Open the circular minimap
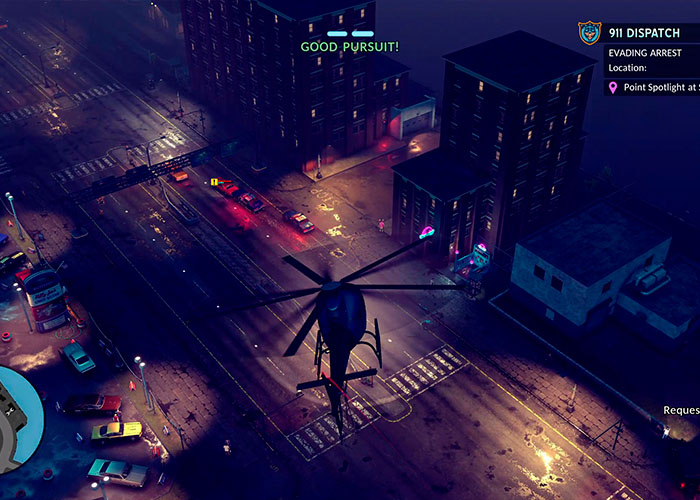 point(18,420)
